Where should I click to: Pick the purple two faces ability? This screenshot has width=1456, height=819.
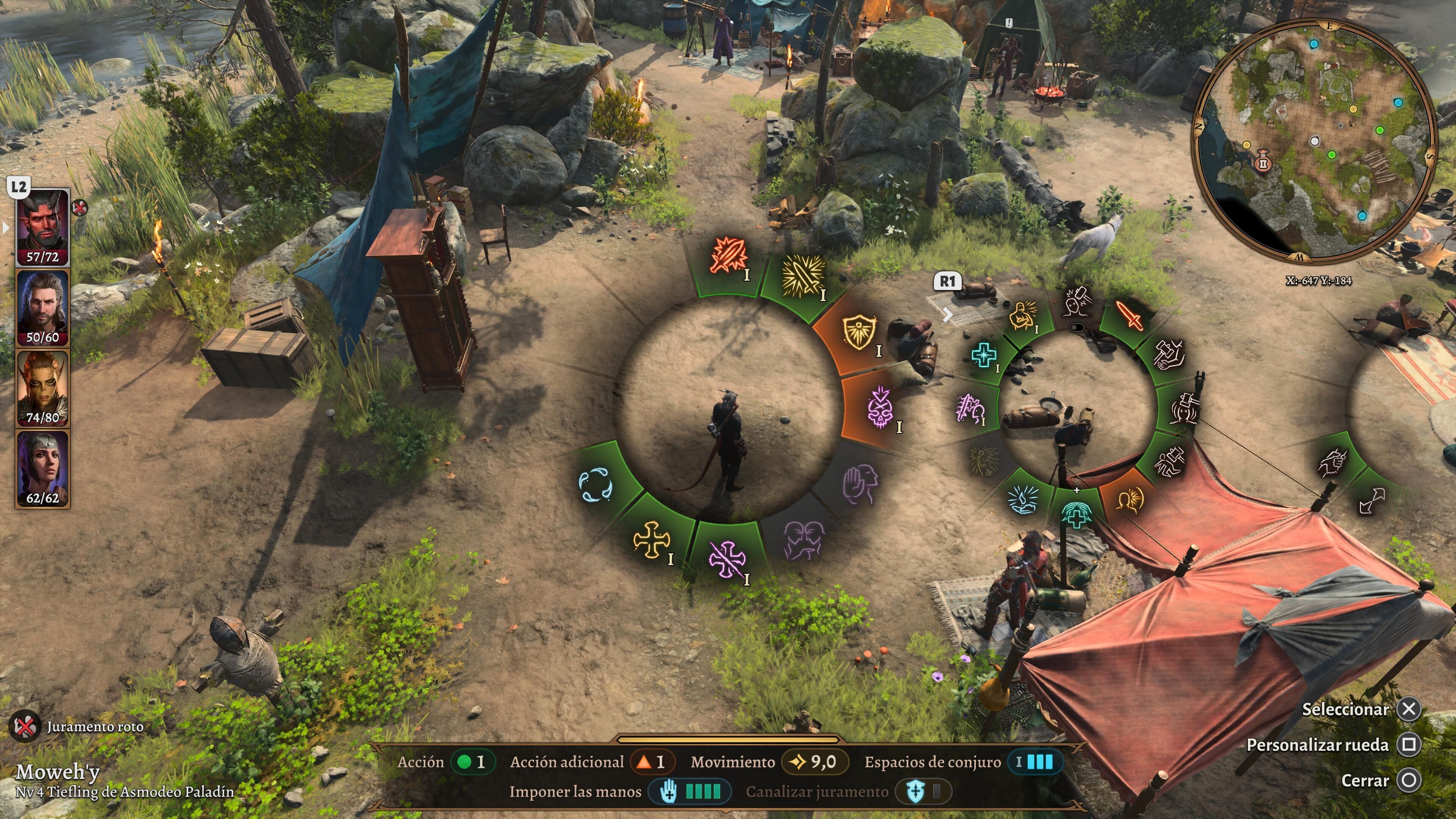(803, 540)
